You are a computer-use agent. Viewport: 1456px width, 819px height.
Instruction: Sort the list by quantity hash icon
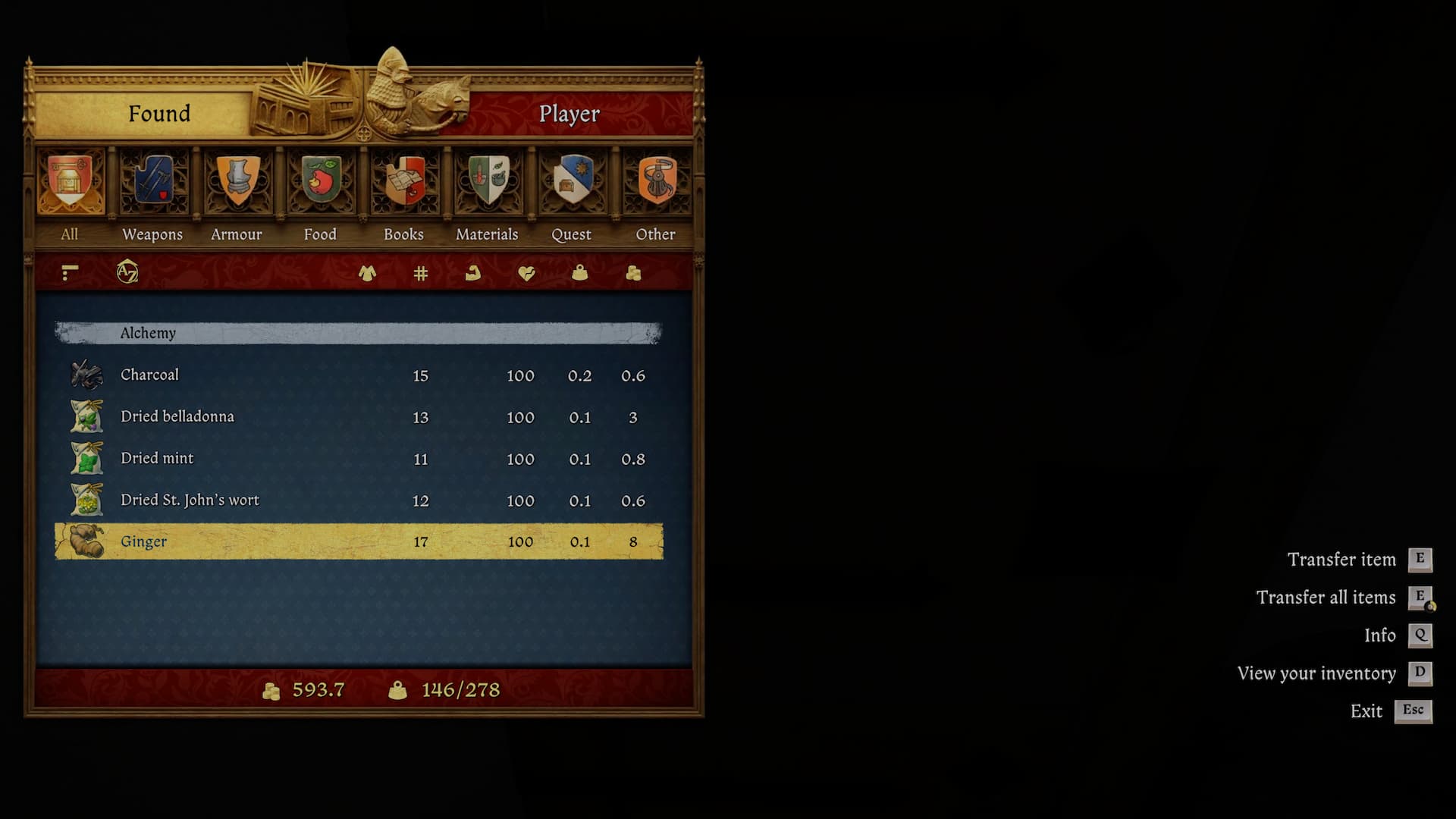[421, 273]
